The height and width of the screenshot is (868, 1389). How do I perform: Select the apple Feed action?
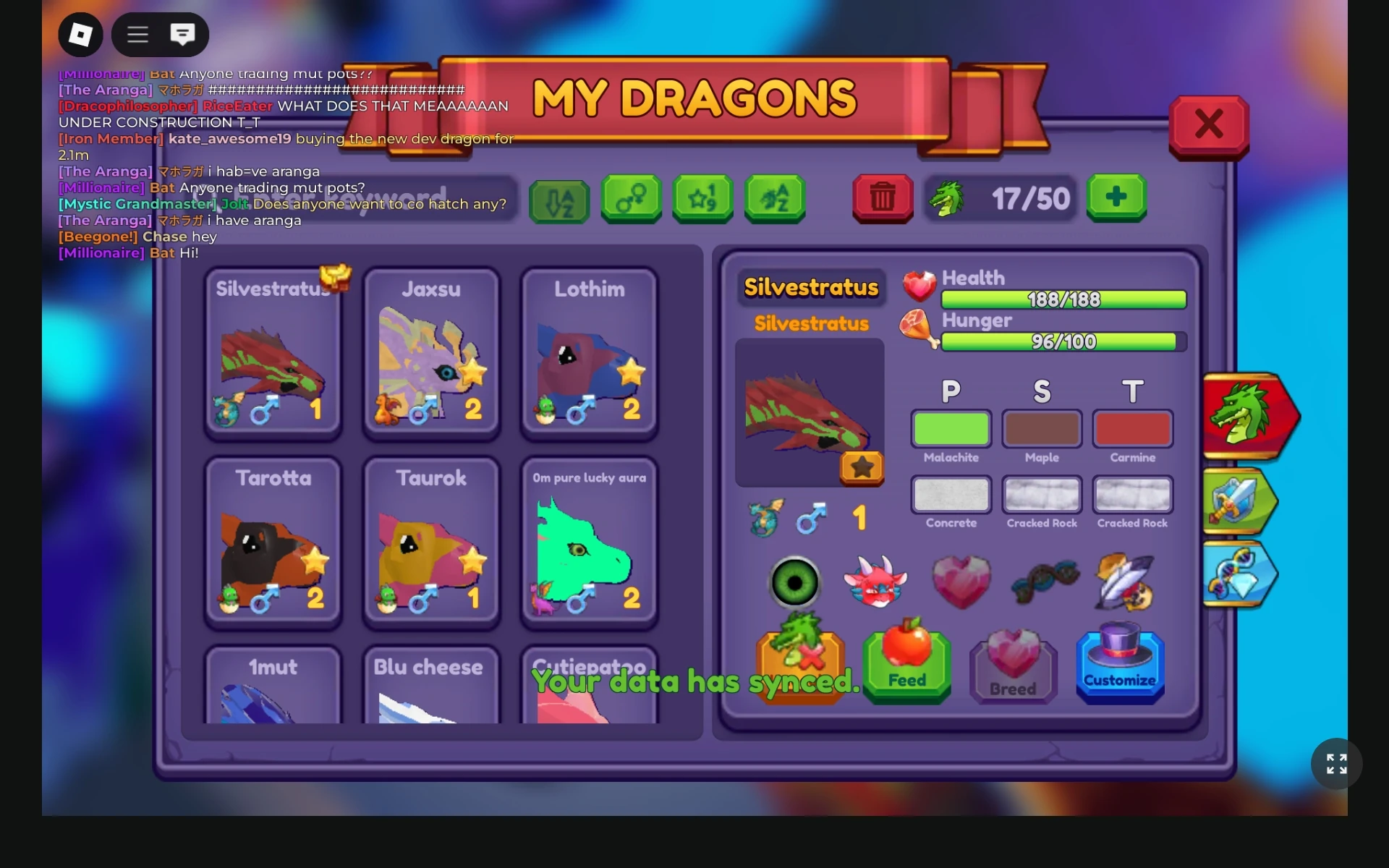pos(906,662)
